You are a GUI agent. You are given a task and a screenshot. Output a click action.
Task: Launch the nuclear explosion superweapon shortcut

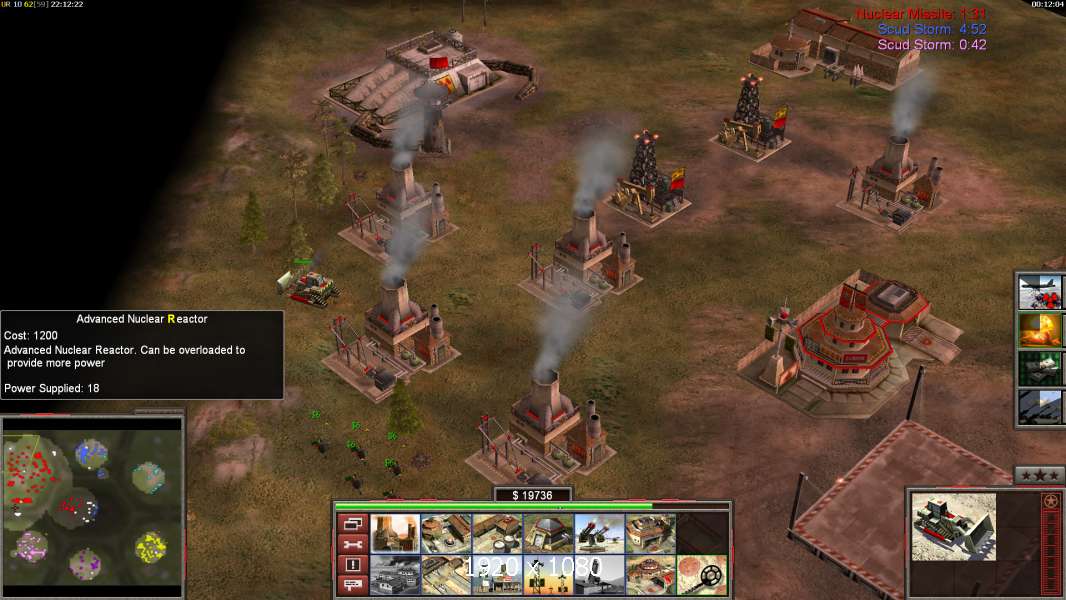pos(1040,330)
